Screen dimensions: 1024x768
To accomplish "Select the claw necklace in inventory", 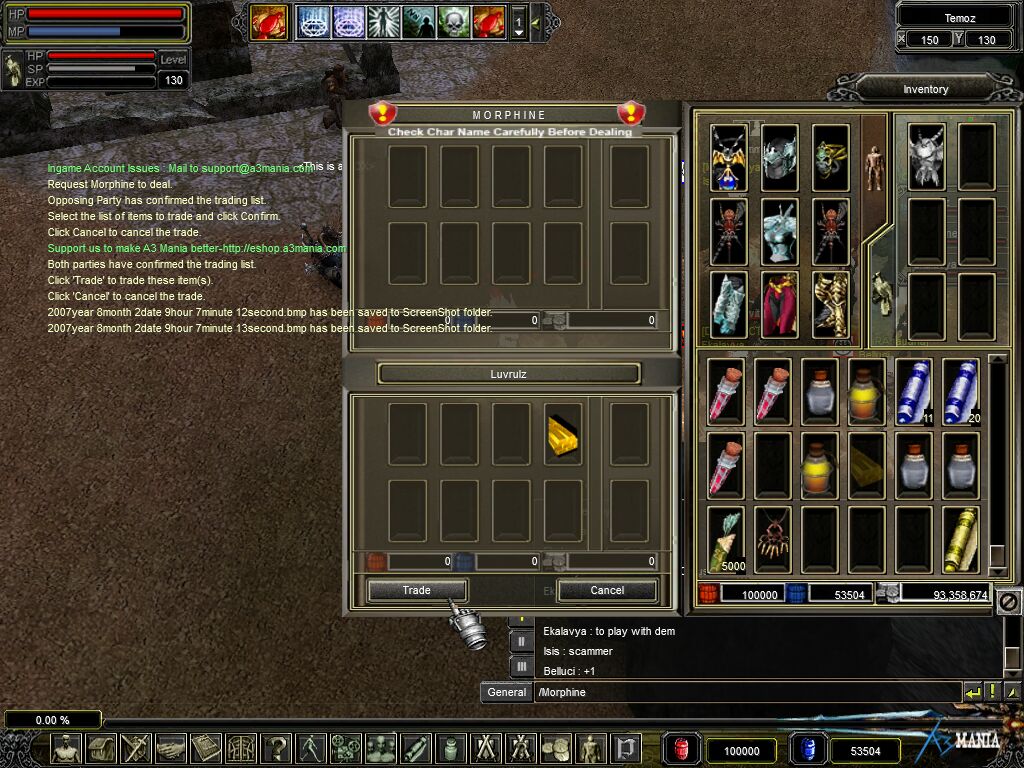I will point(772,539).
